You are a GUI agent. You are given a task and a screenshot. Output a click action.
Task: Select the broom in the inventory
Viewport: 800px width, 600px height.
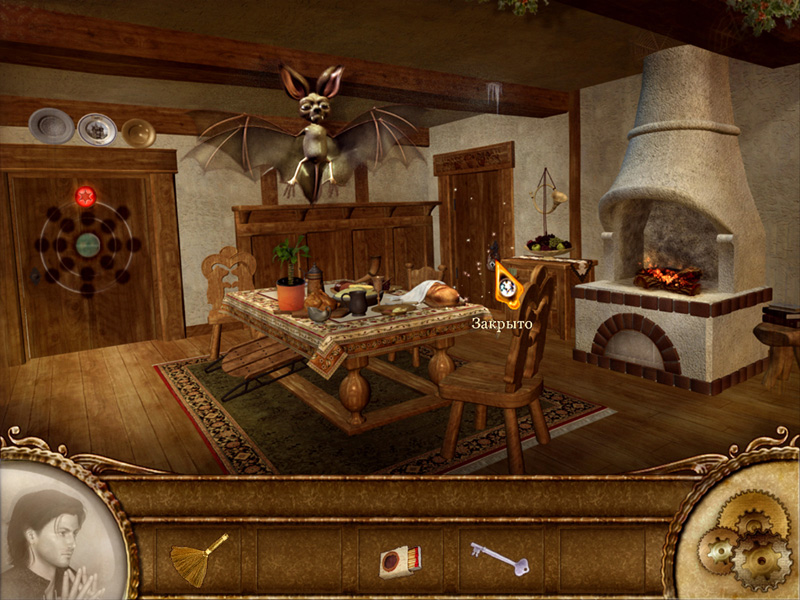[198, 558]
